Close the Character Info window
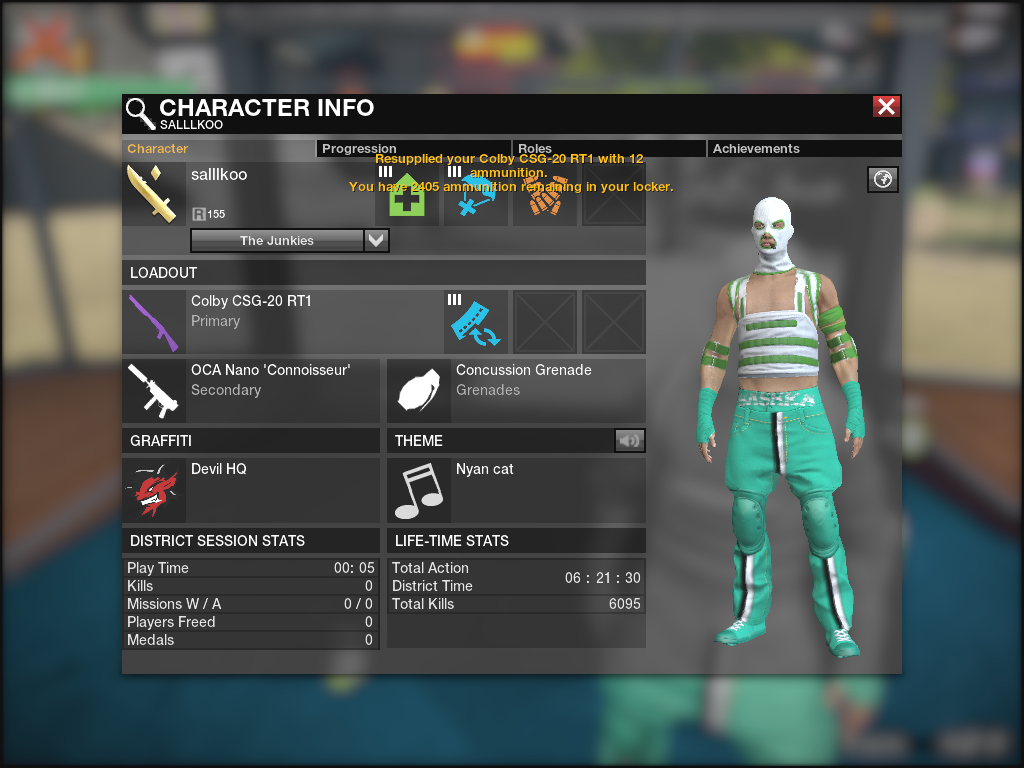The height and width of the screenshot is (768, 1024). (886, 107)
